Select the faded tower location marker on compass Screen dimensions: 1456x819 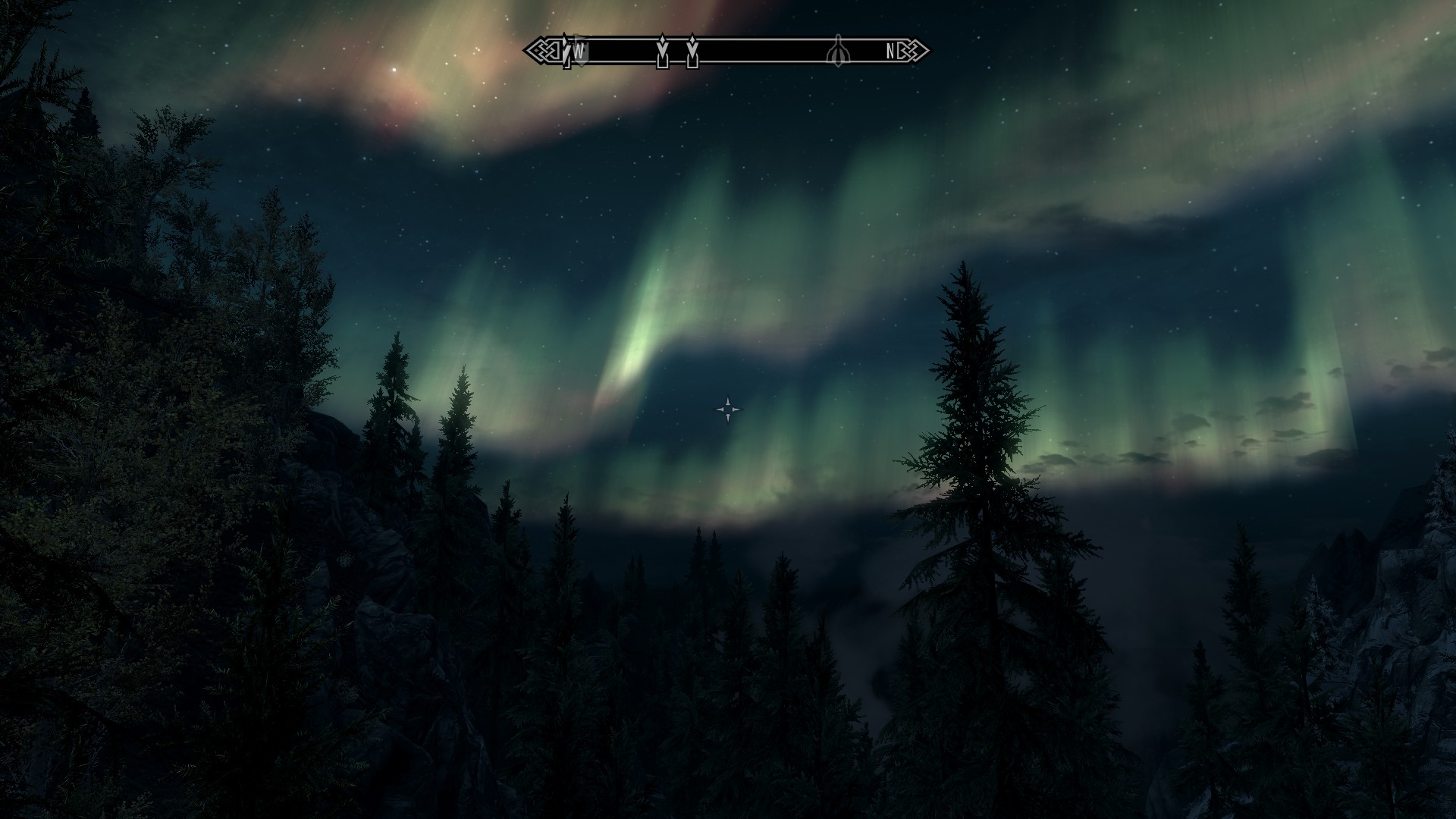[x=837, y=51]
